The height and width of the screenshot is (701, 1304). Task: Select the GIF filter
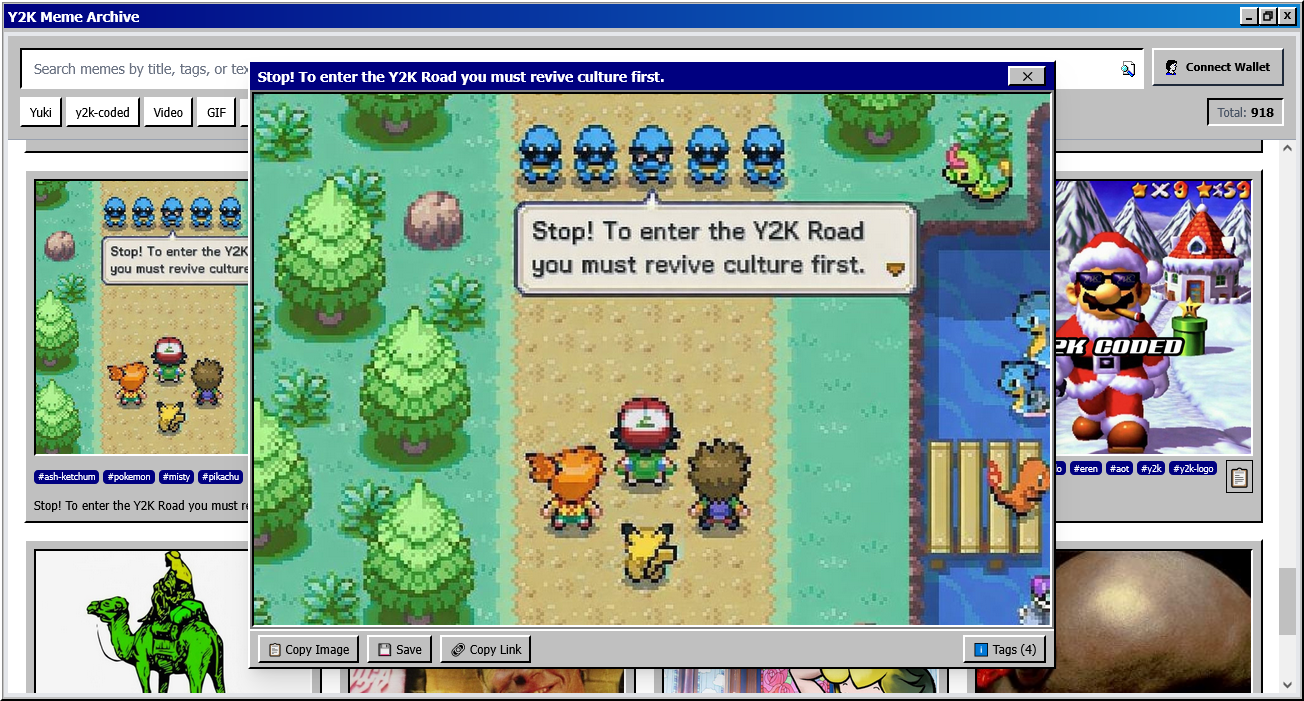point(216,112)
